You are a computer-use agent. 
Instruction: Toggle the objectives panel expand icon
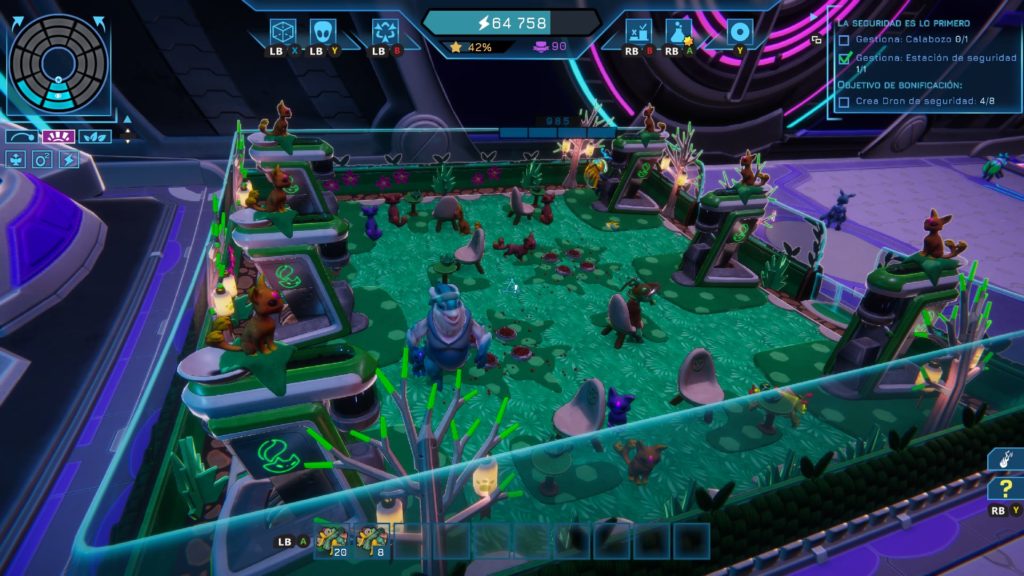[816, 39]
